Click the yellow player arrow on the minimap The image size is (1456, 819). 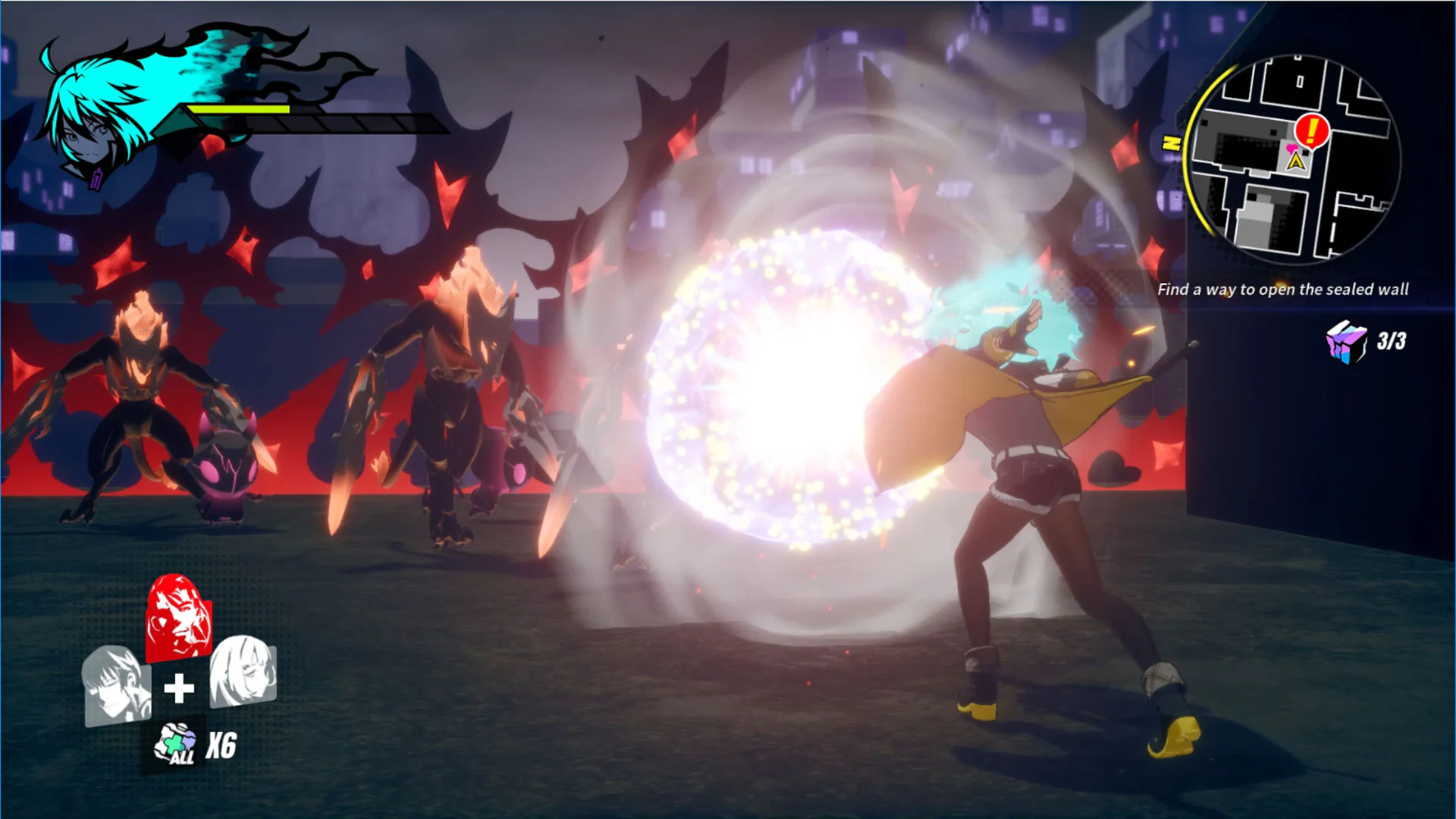(x=1298, y=160)
